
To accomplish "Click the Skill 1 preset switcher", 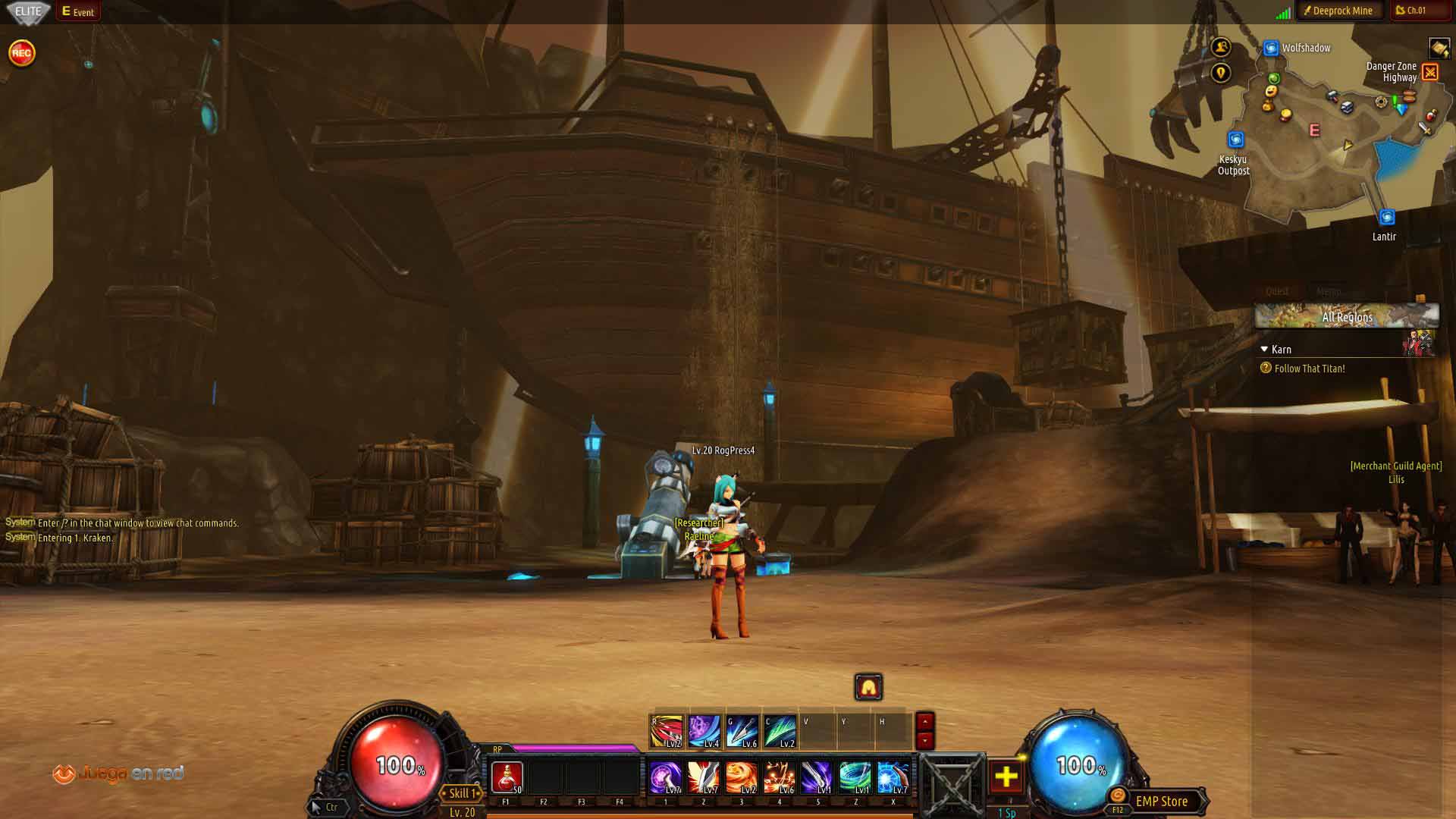I will 462,793.
